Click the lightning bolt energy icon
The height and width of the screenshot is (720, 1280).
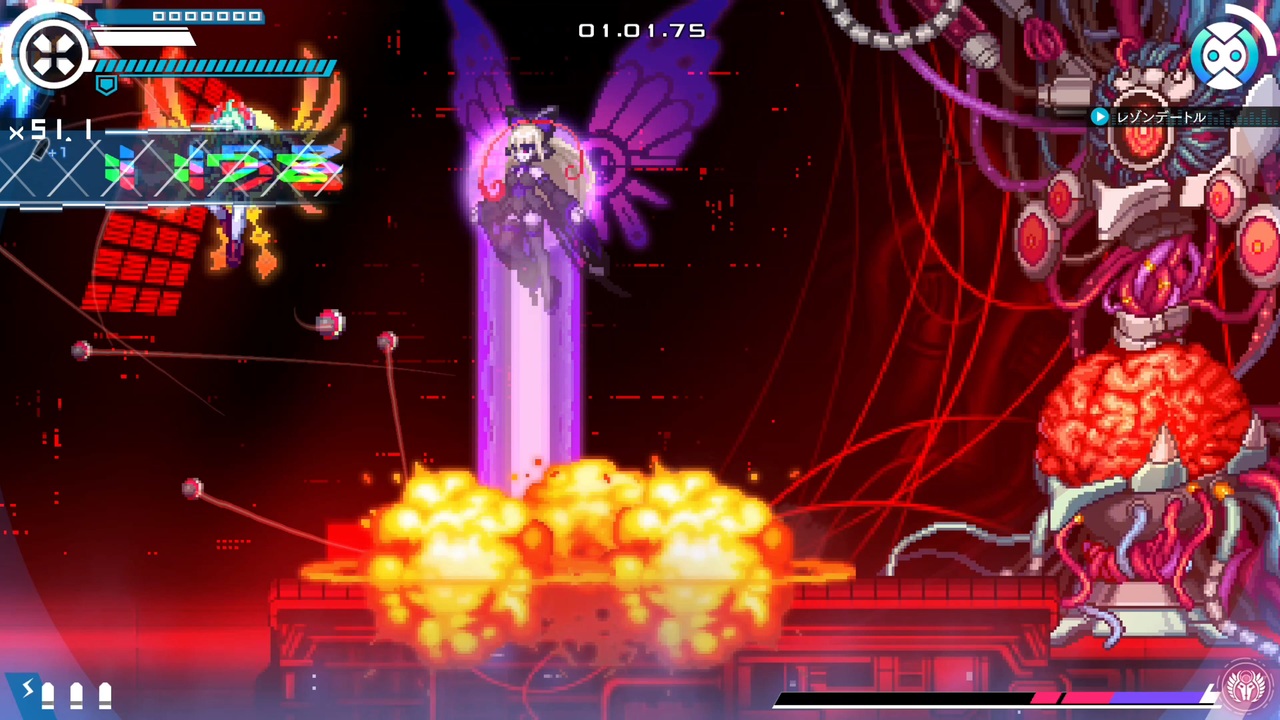click(30, 691)
